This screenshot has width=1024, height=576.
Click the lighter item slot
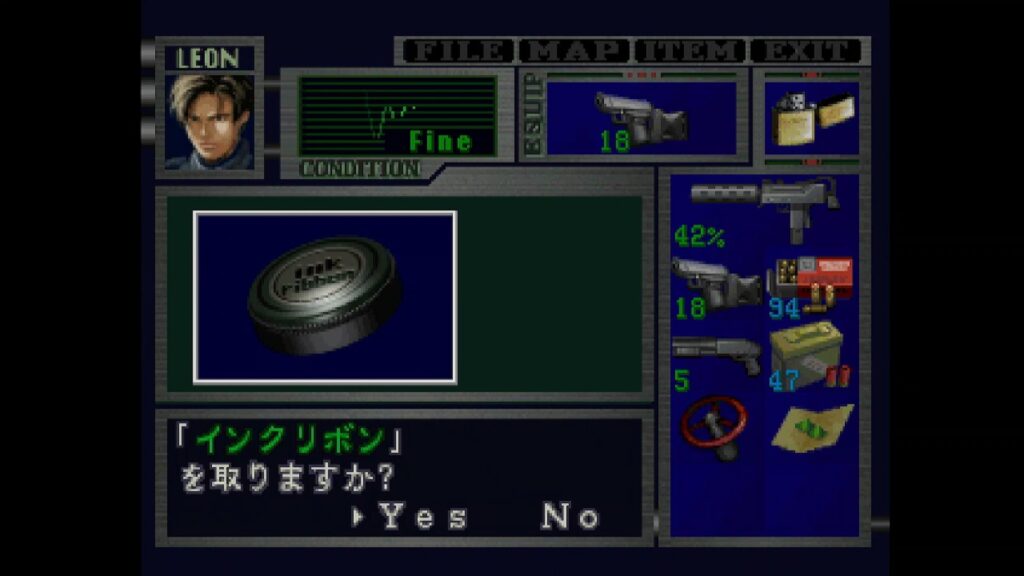click(811, 118)
